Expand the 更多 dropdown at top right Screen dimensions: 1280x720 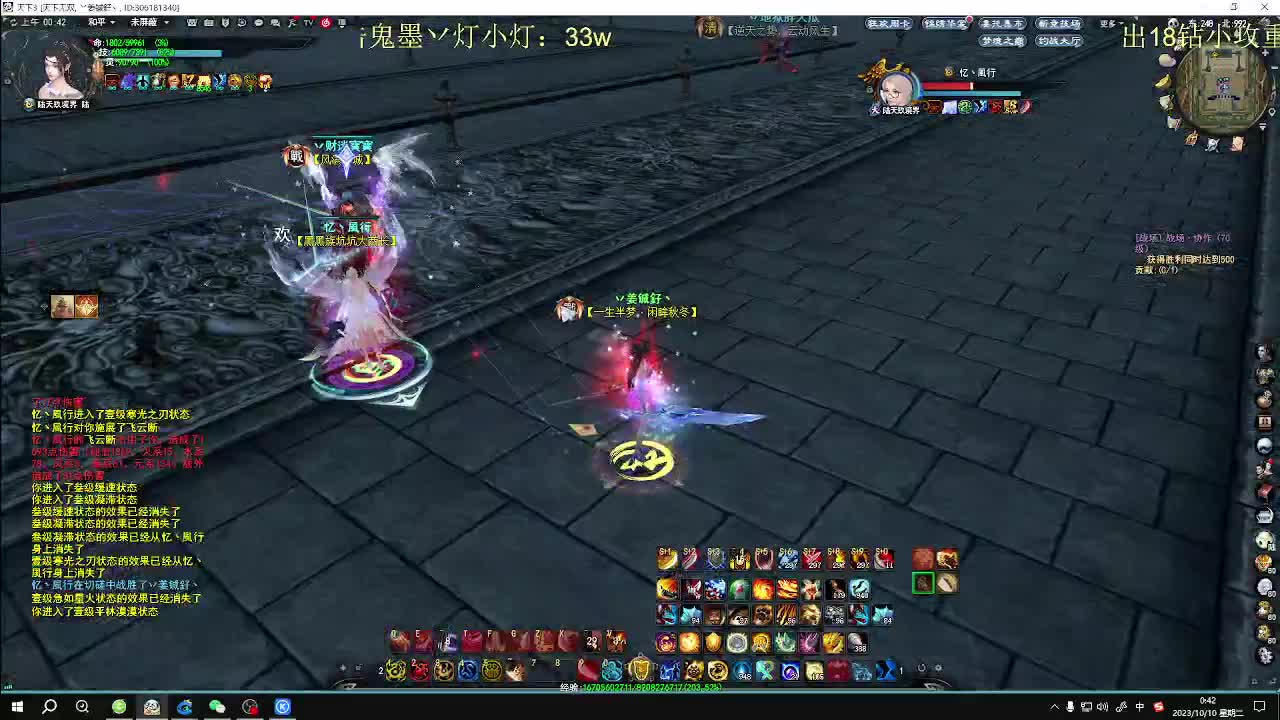(x=1111, y=22)
